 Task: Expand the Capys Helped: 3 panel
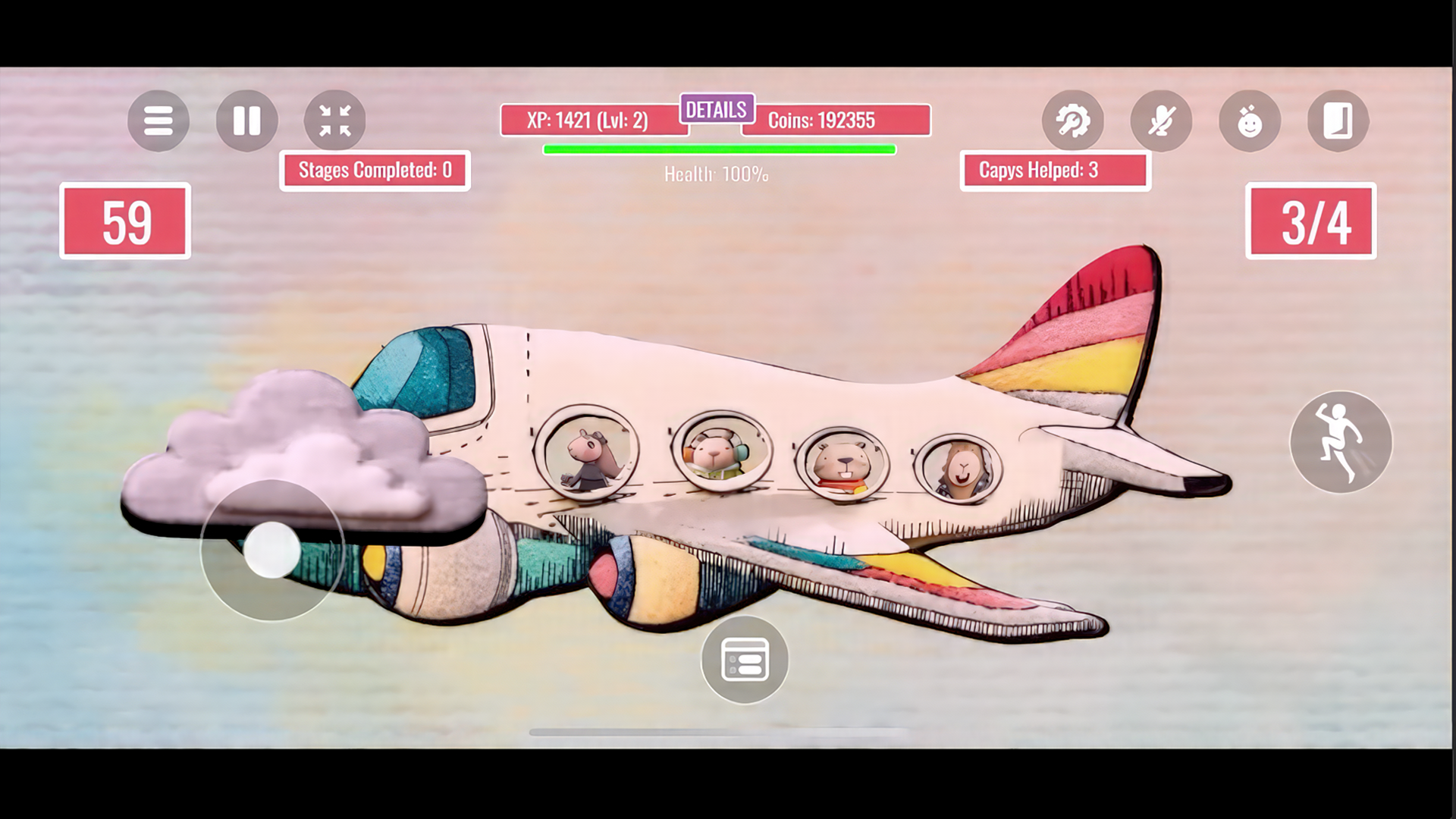pyautogui.click(x=1054, y=171)
